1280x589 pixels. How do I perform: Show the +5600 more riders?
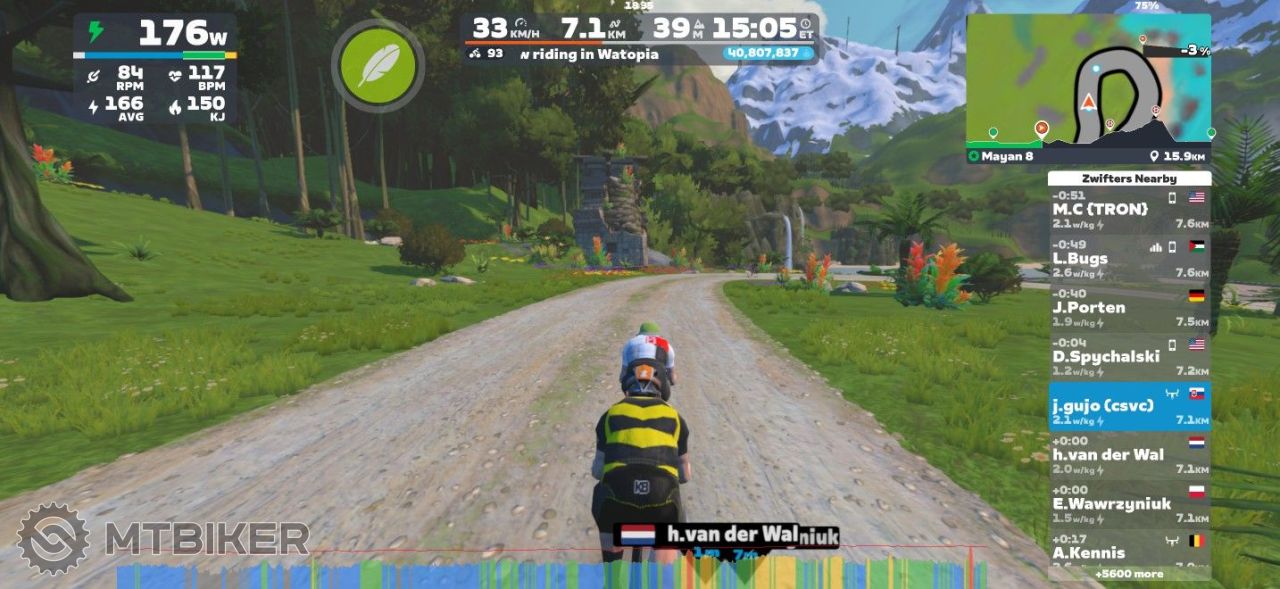[x=1129, y=574]
